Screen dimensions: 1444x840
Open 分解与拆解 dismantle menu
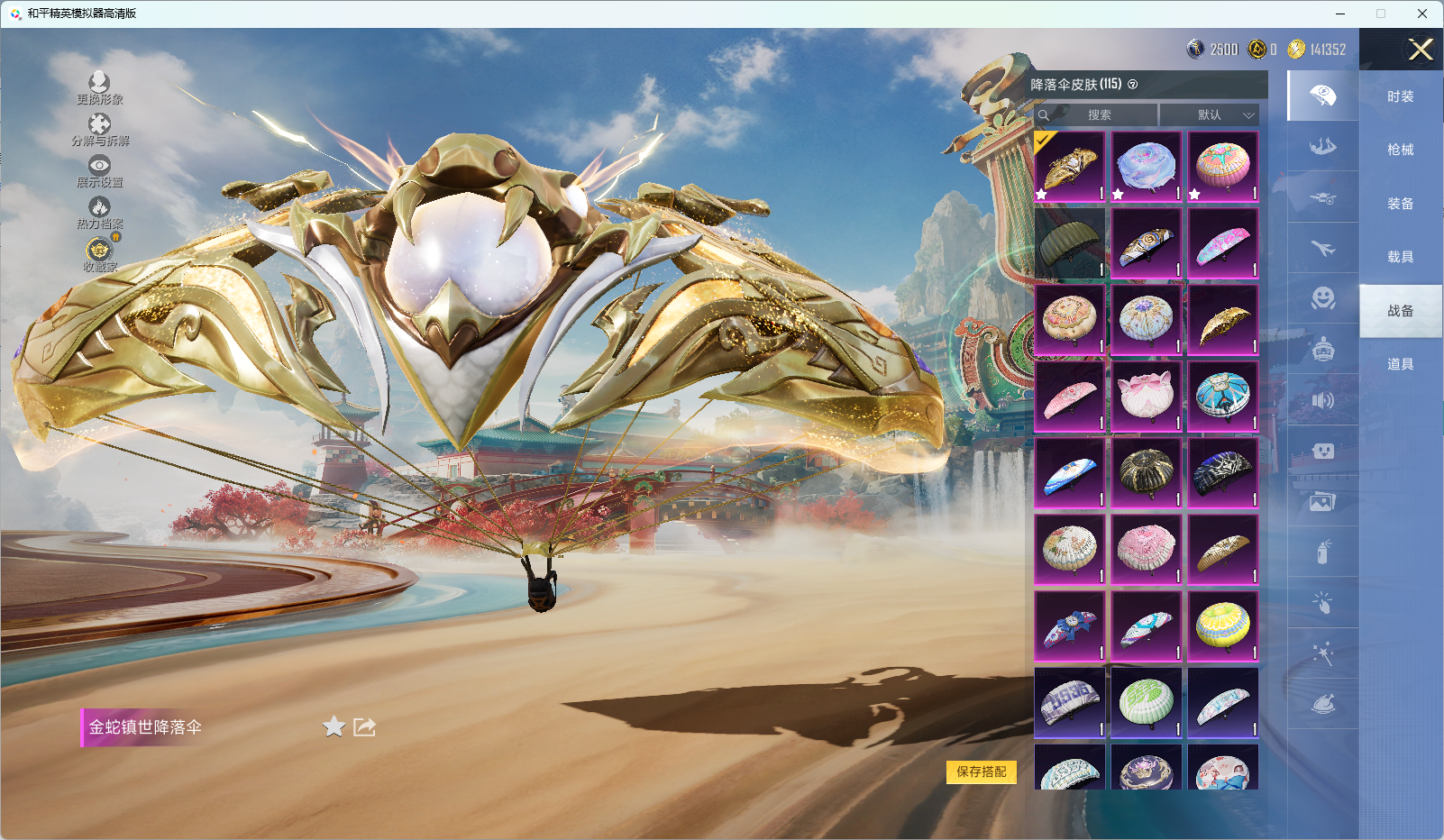99,130
